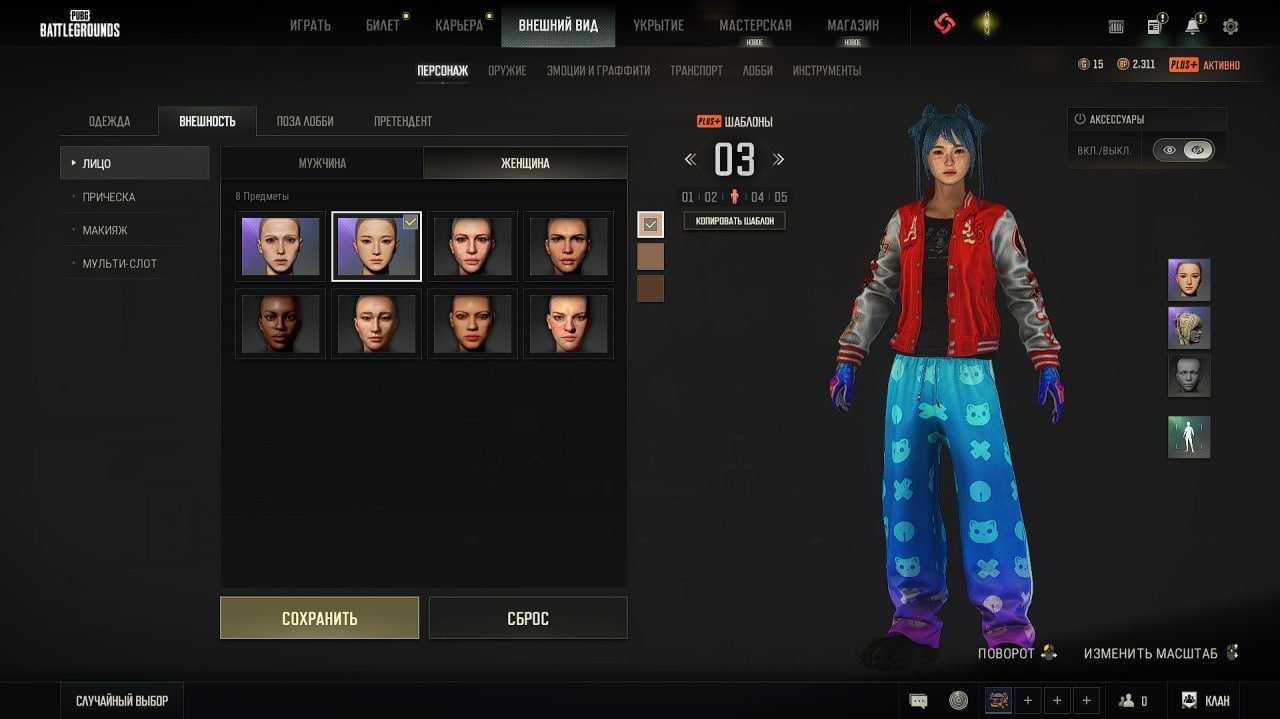Go to the next template with right arrows
The image size is (1280, 719).
click(779, 159)
